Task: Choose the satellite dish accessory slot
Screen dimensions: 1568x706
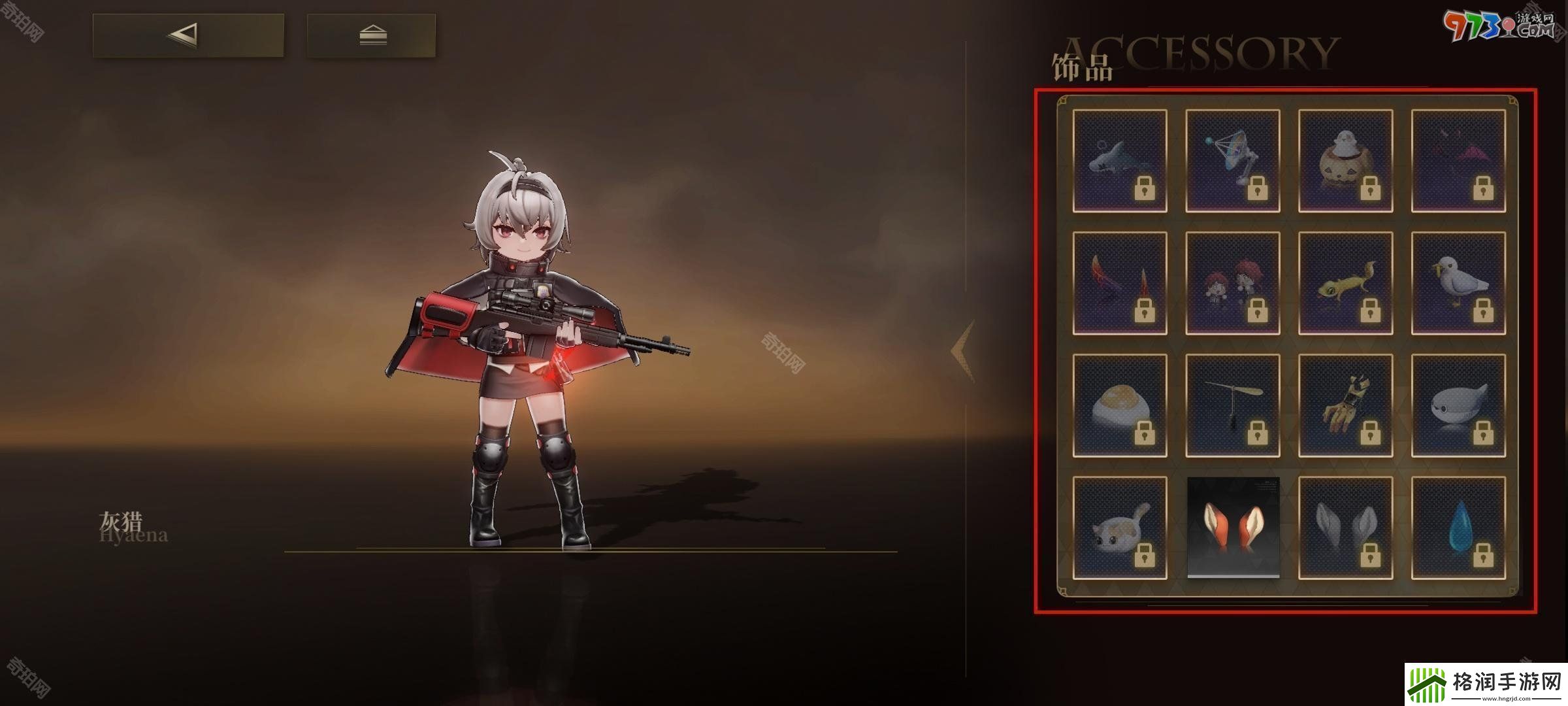Action: (1232, 161)
